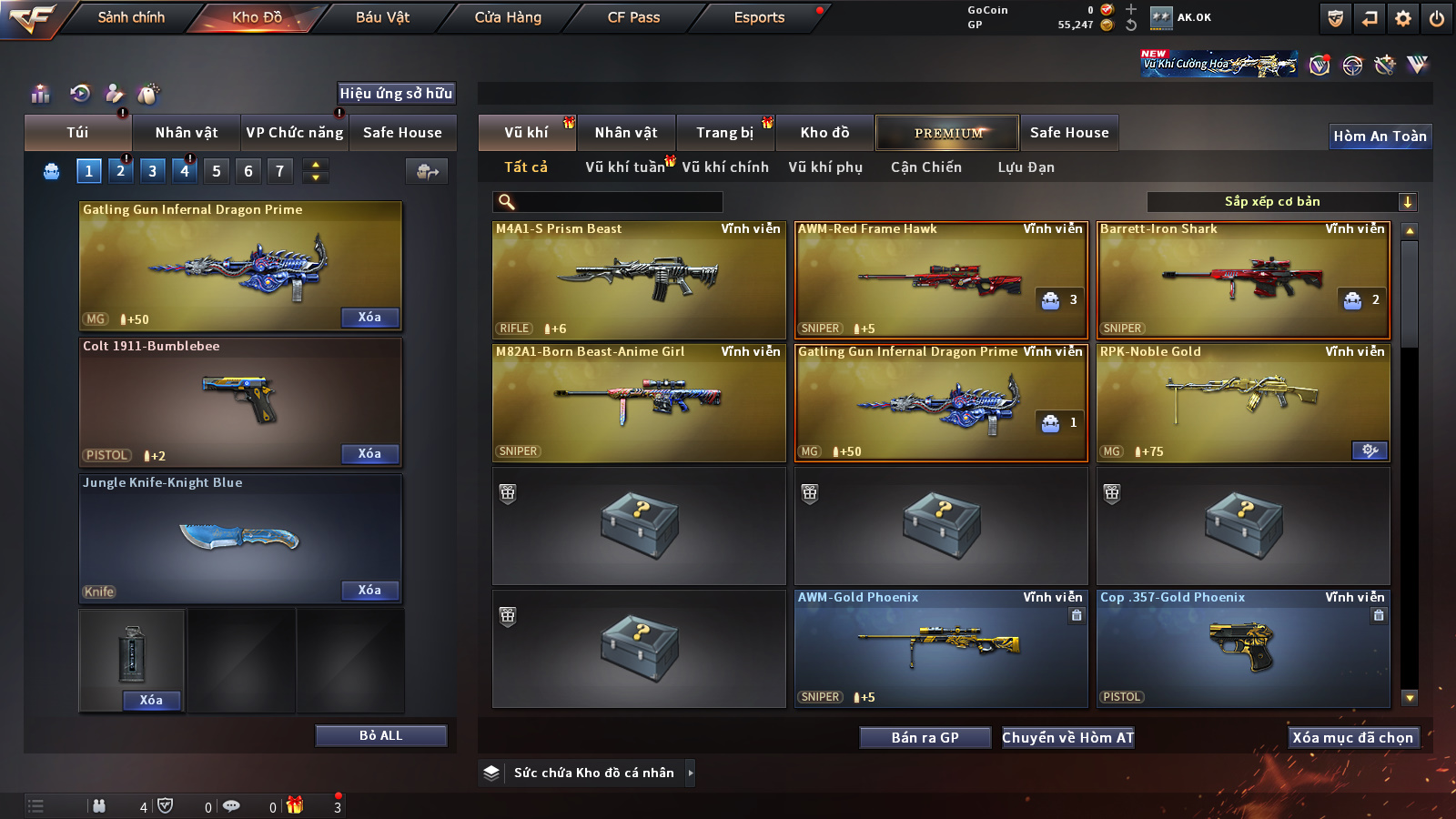This screenshot has height=819, width=1456.
Task: Open the Sắp xếp cơ bản sort dropdown
Action: point(1281,202)
